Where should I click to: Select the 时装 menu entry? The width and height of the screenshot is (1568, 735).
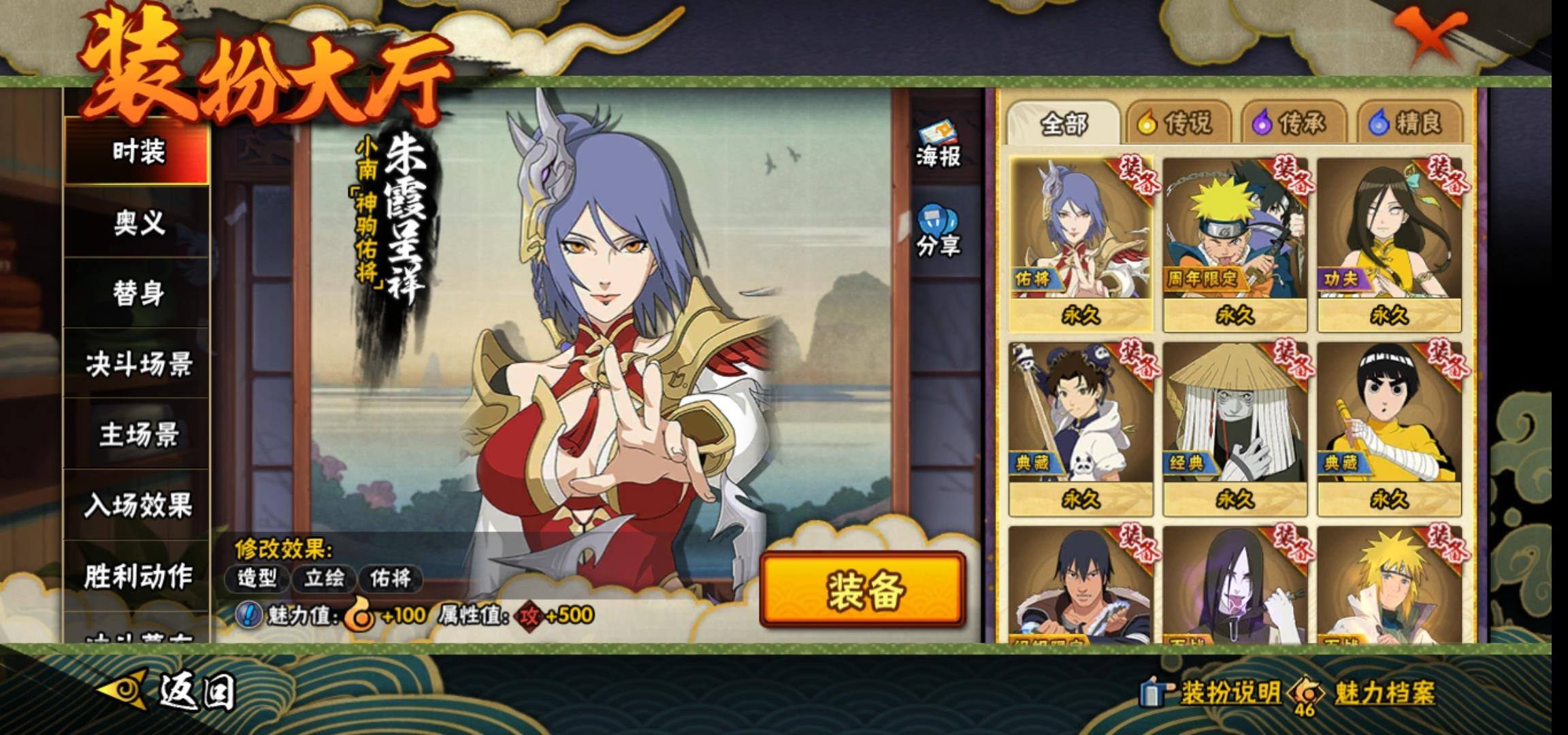click(137, 151)
